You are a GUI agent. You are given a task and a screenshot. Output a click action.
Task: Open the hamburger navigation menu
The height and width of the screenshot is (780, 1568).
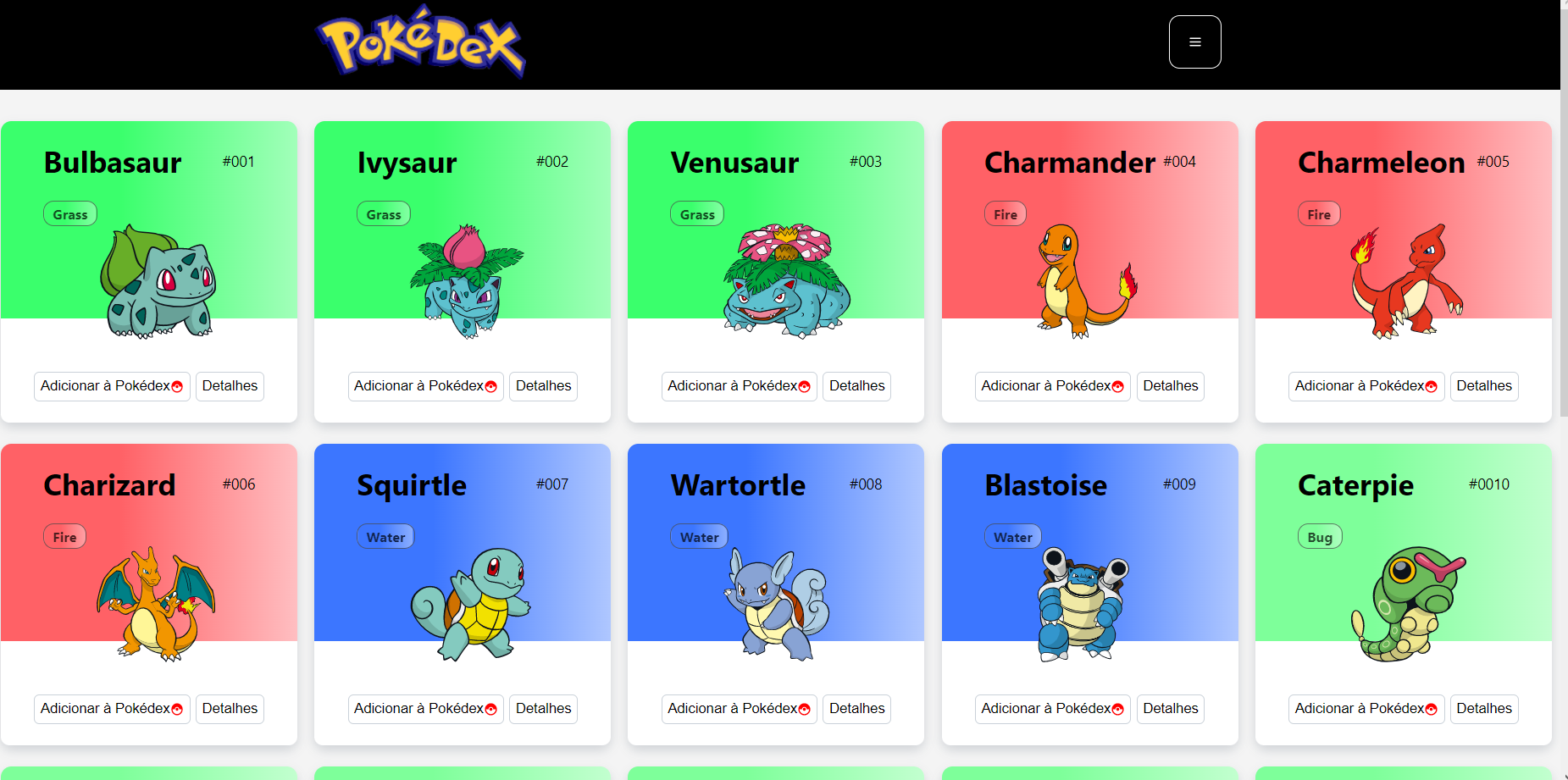[x=1194, y=41]
